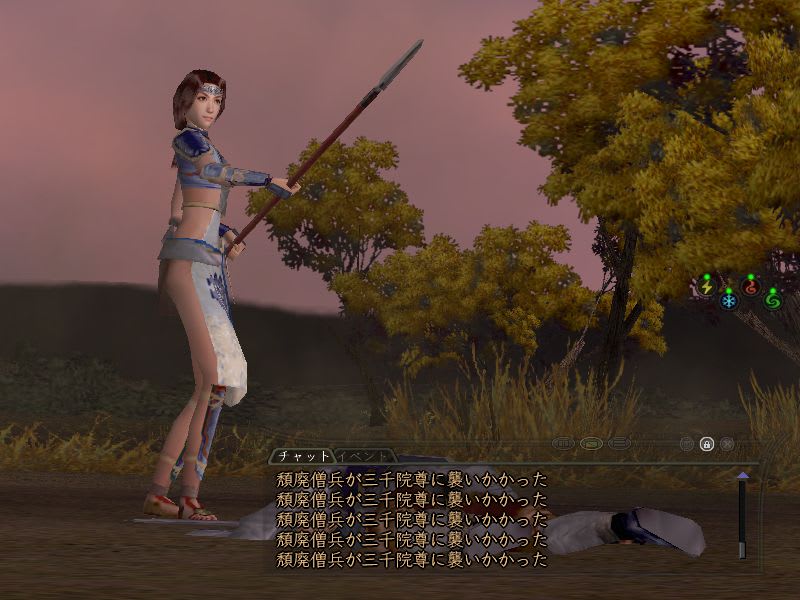
Task: Choose the green swirl wind element icon
Action: [772, 299]
